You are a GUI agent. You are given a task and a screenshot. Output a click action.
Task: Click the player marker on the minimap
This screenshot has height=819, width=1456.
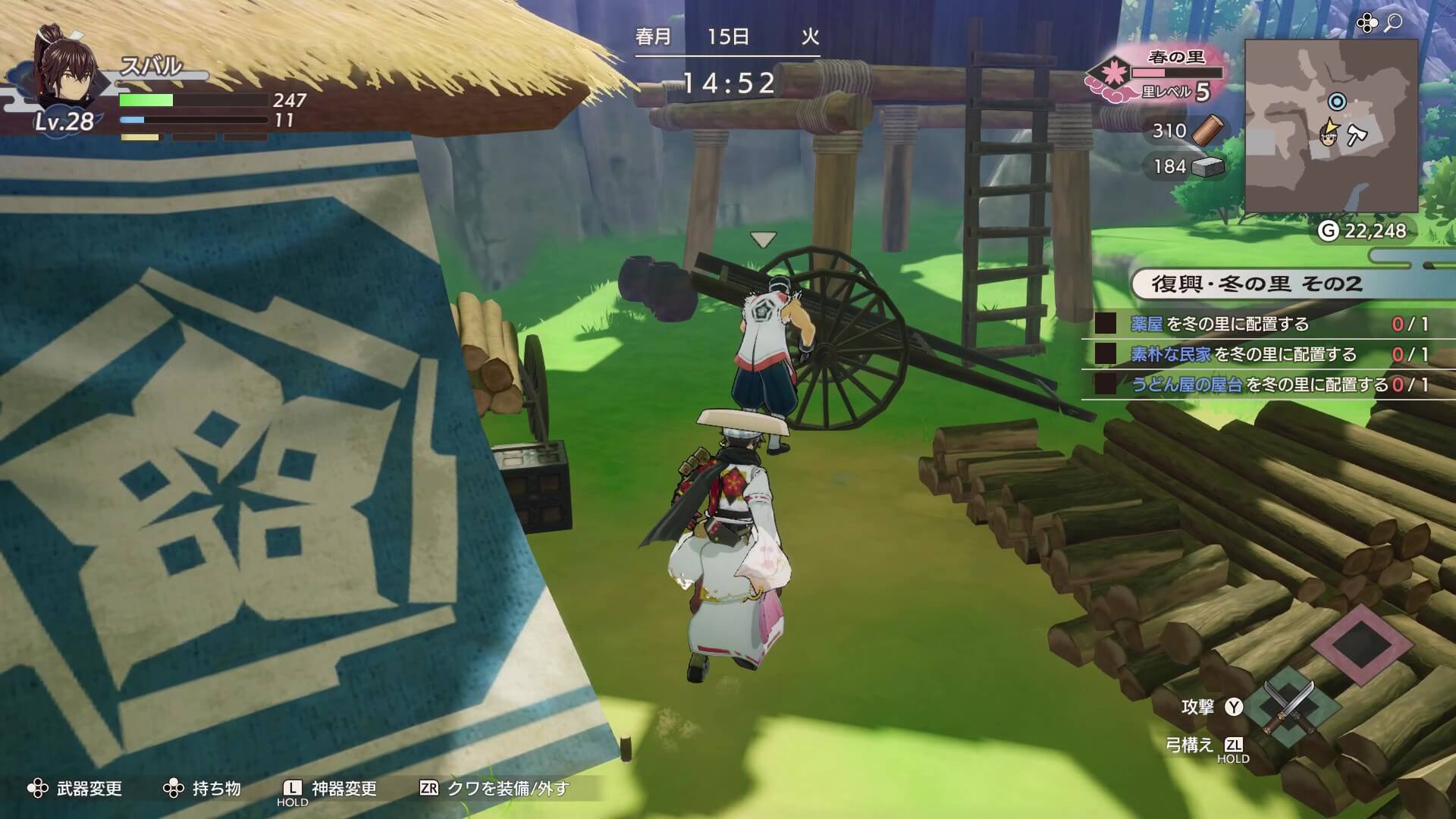[1328, 138]
